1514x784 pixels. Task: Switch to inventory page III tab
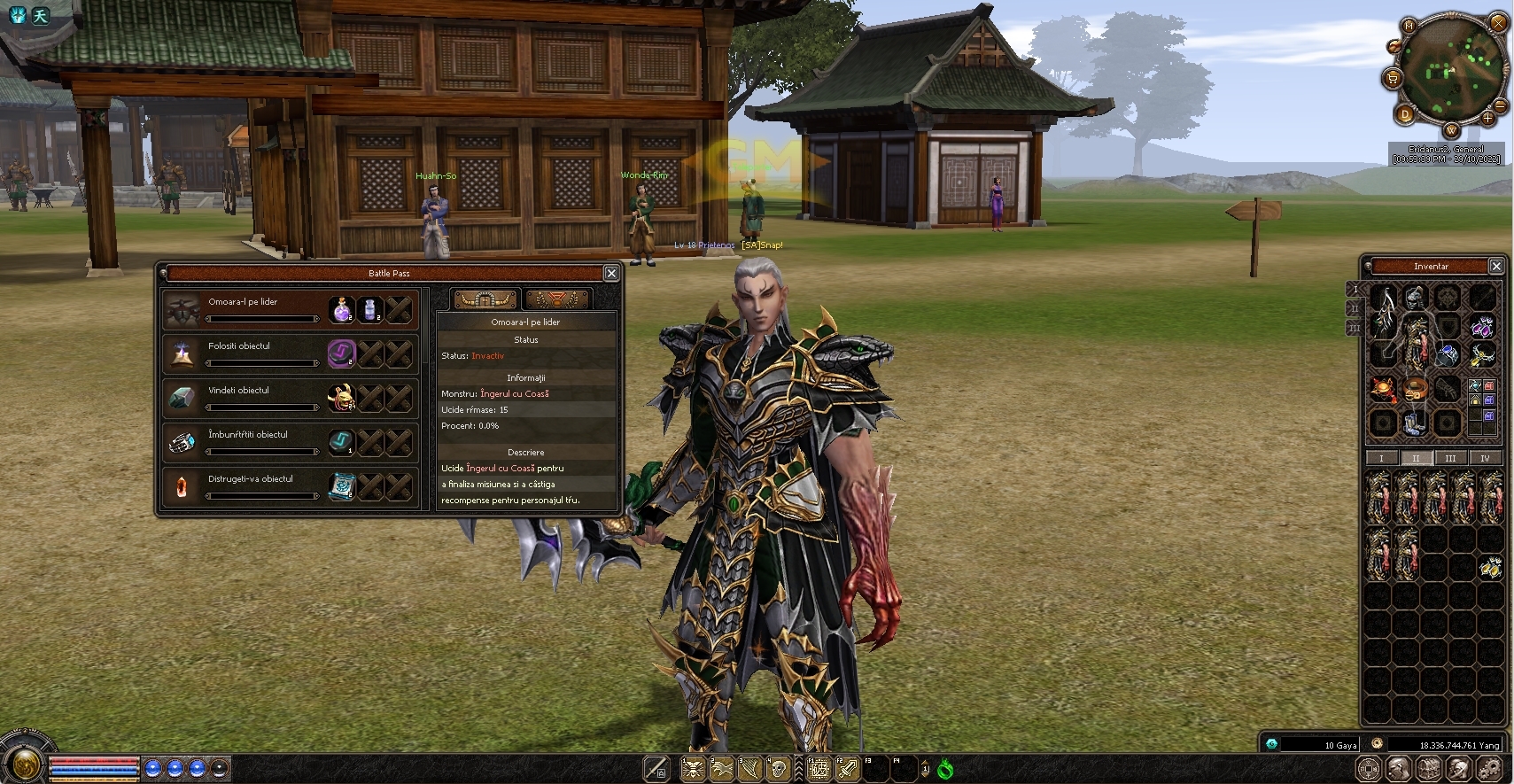click(1450, 458)
